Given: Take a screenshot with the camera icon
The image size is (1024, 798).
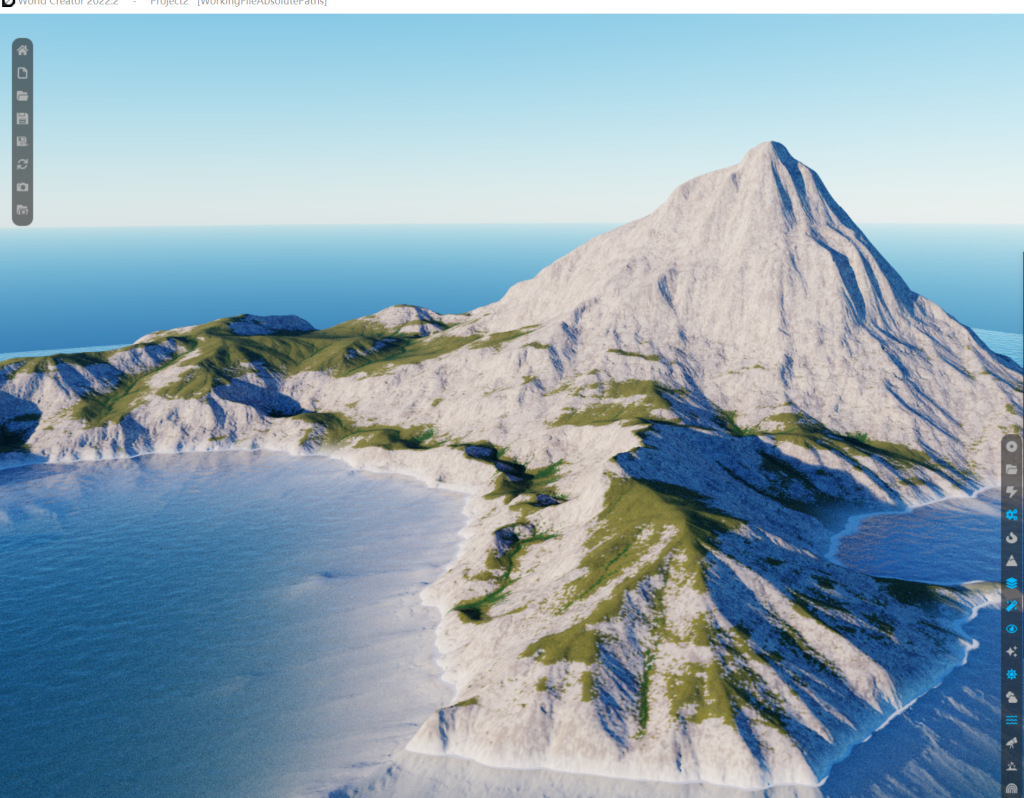Looking at the screenshot, I should point(23,187).
